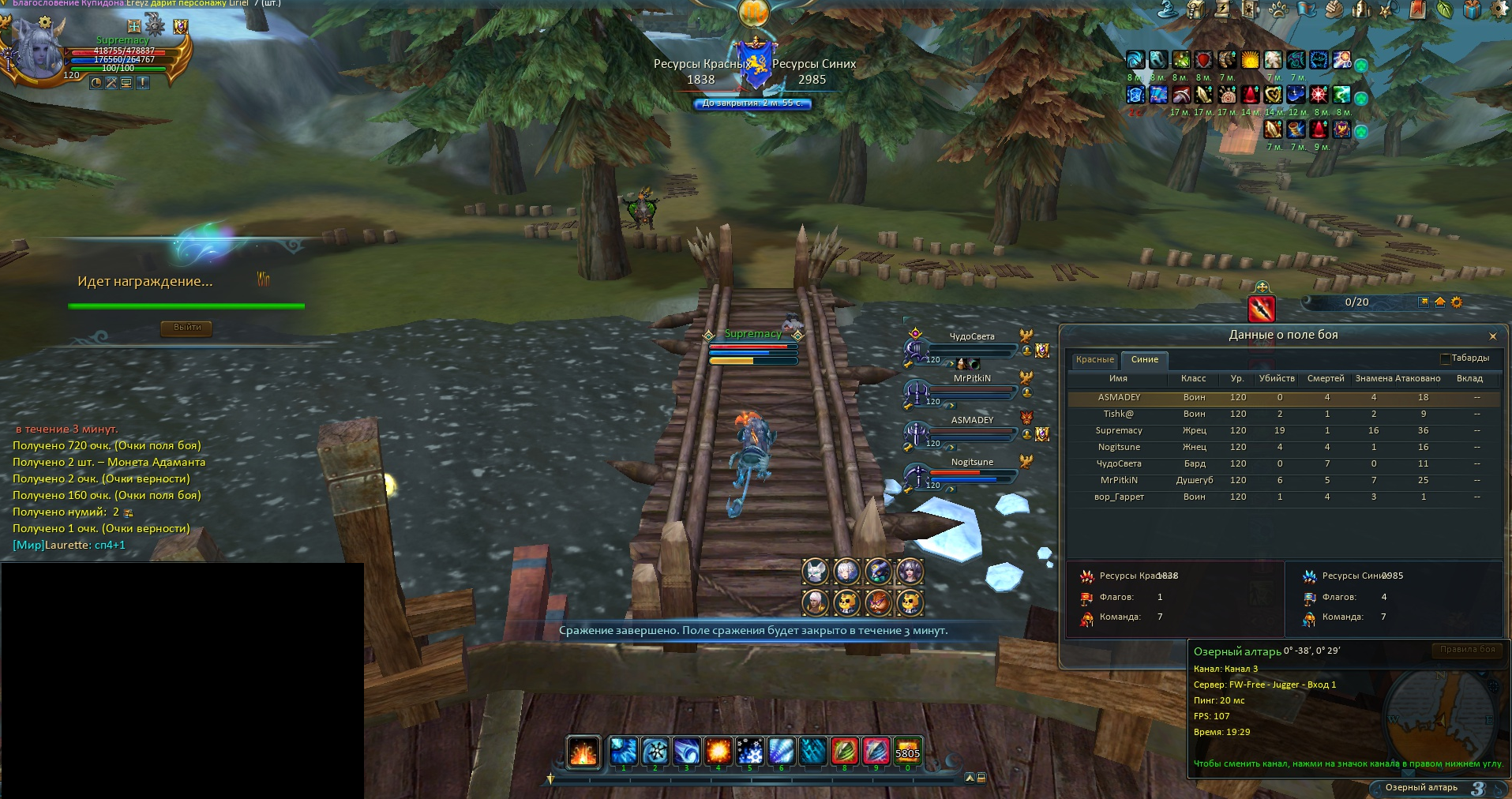1512x799 pixels.
Task: Click the wizard hat menu icon
Action: pos(1168,9)
